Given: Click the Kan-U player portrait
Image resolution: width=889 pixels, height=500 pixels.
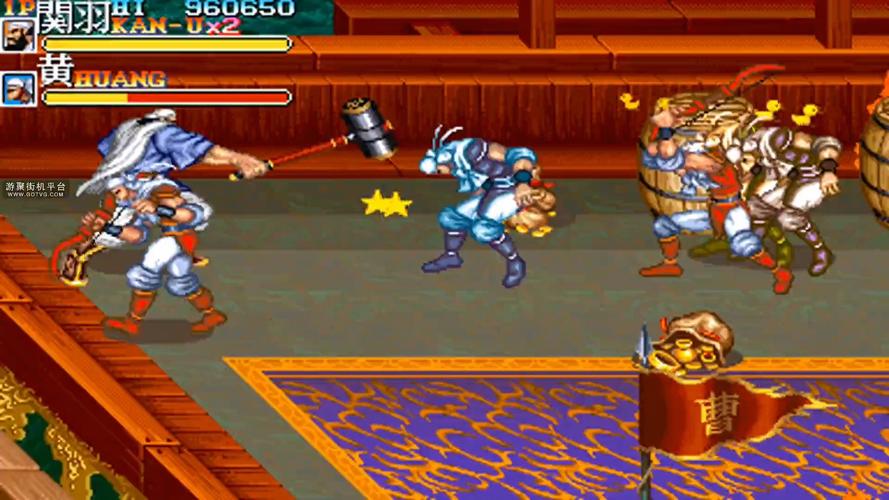Looking at the screenshot, I should tap(19, 35).
